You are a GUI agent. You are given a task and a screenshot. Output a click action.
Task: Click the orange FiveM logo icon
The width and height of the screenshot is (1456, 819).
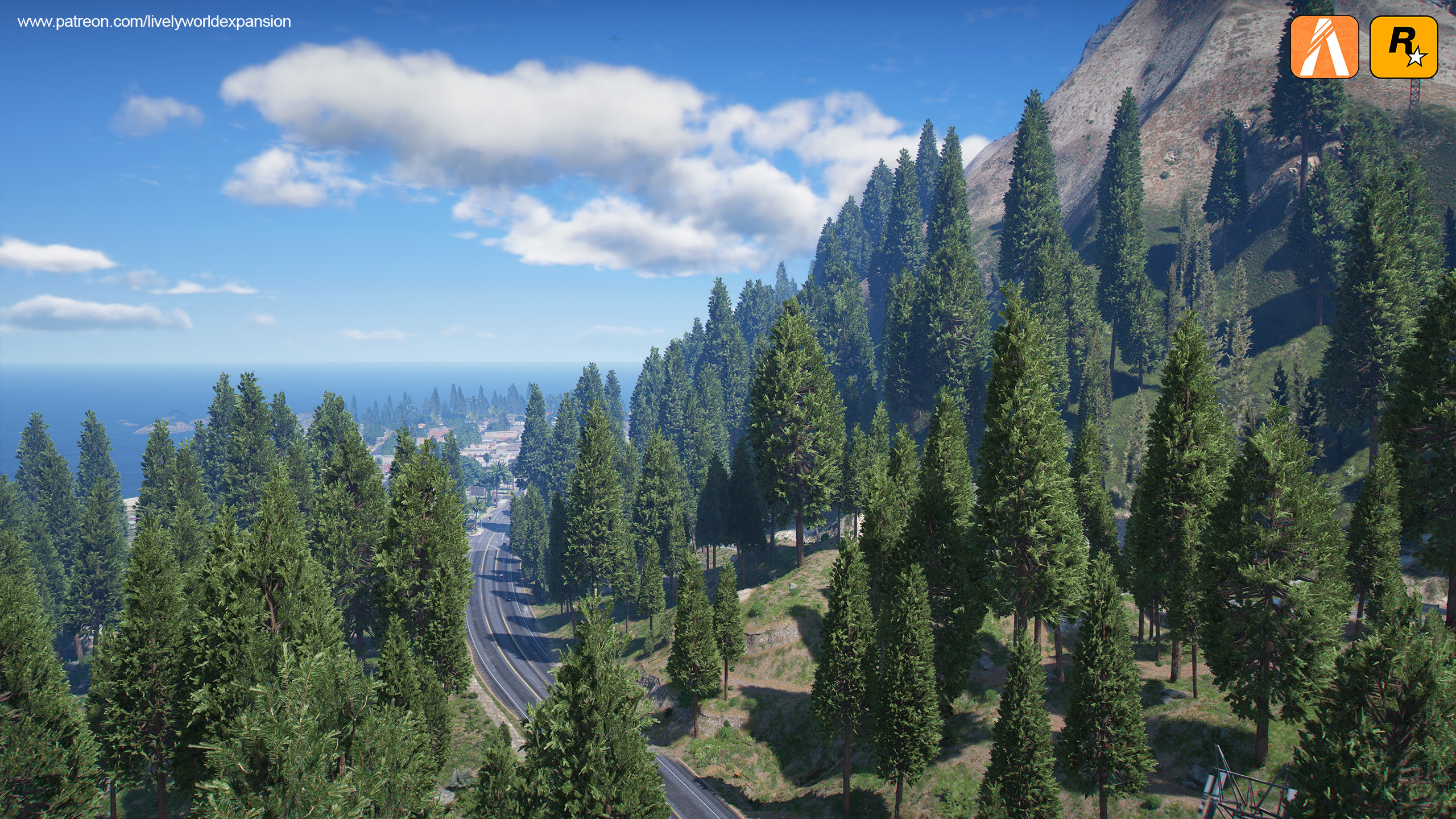pyautogui.click(x=1324, y=47)
